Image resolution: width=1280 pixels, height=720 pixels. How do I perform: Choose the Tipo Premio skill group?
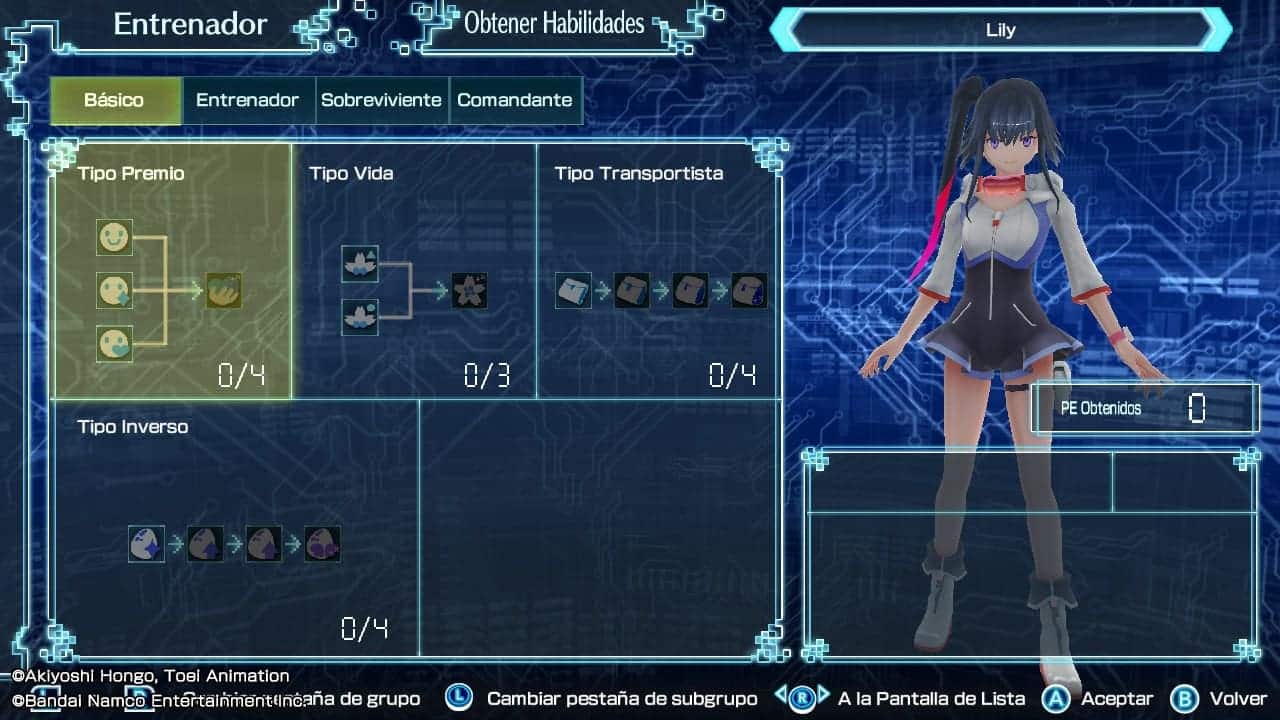click(171, 271)
